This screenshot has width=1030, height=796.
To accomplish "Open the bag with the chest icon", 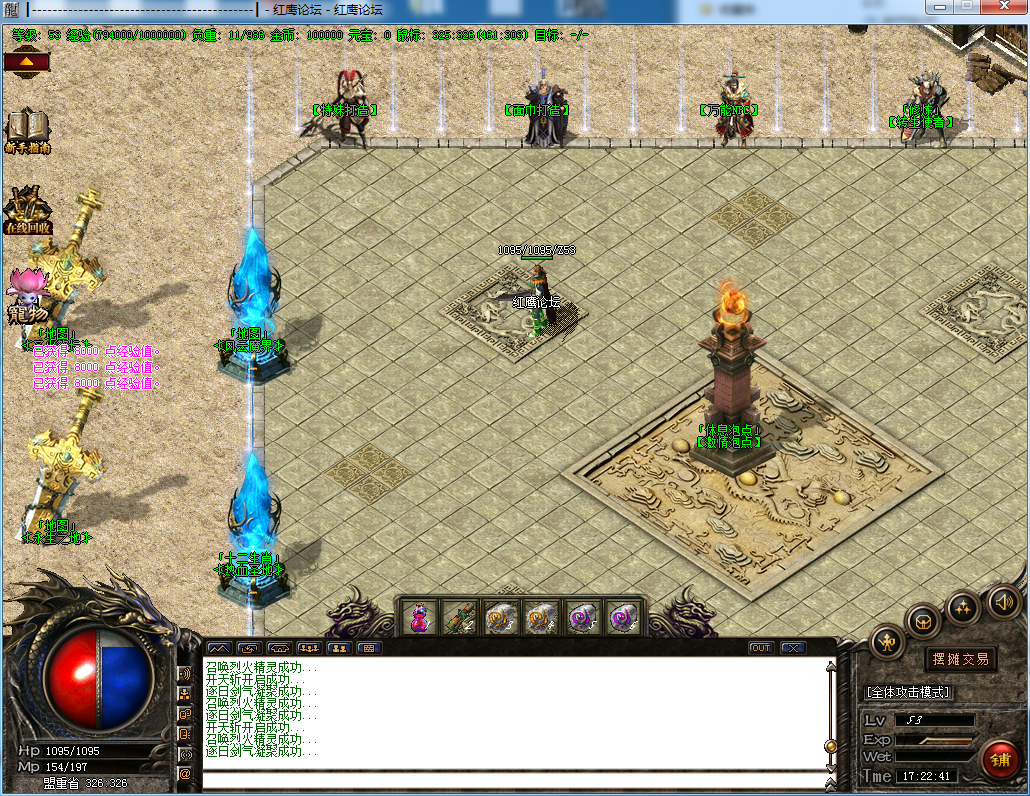I will click(x=923, y=620).
